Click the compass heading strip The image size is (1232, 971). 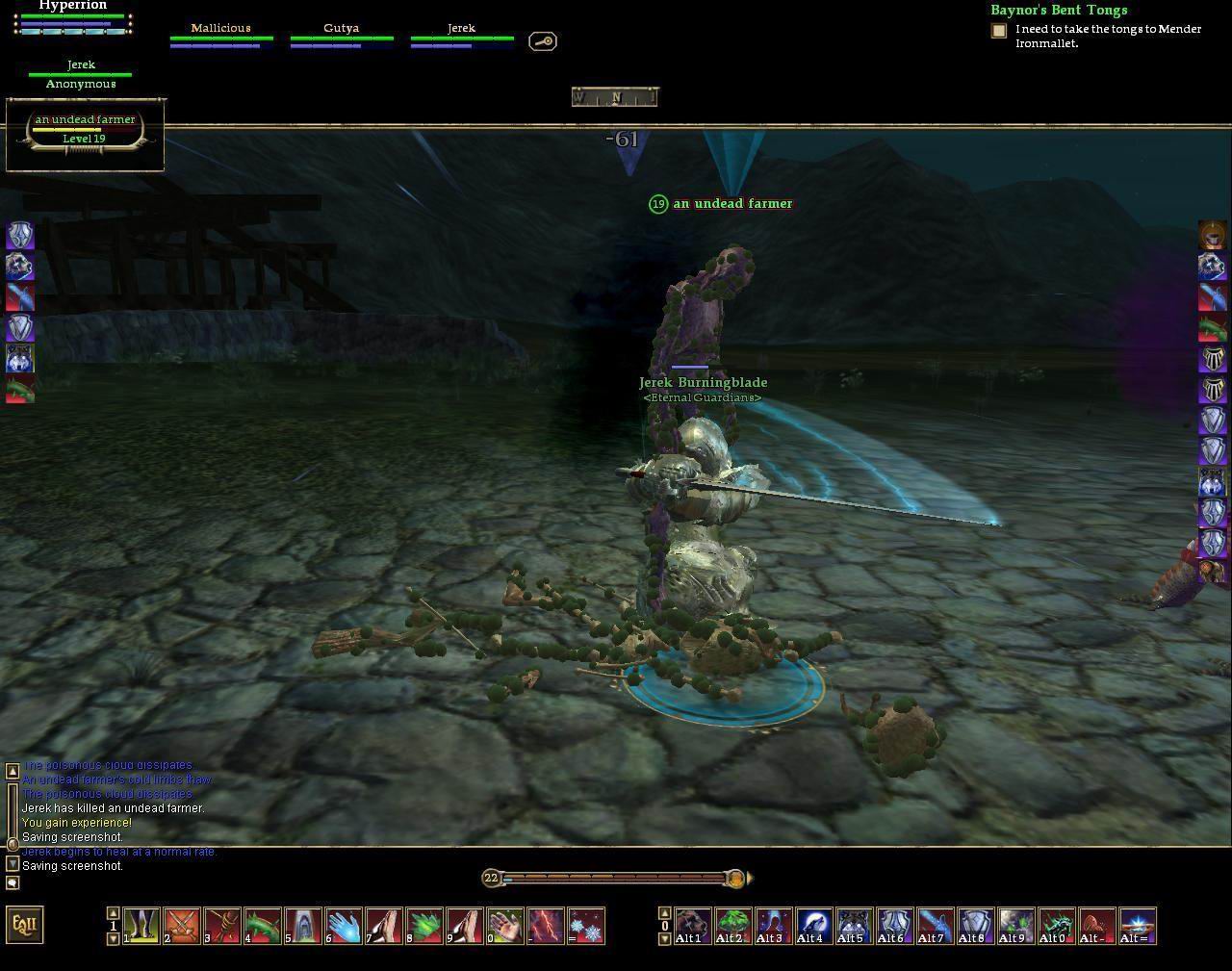(x=615, y=96)
